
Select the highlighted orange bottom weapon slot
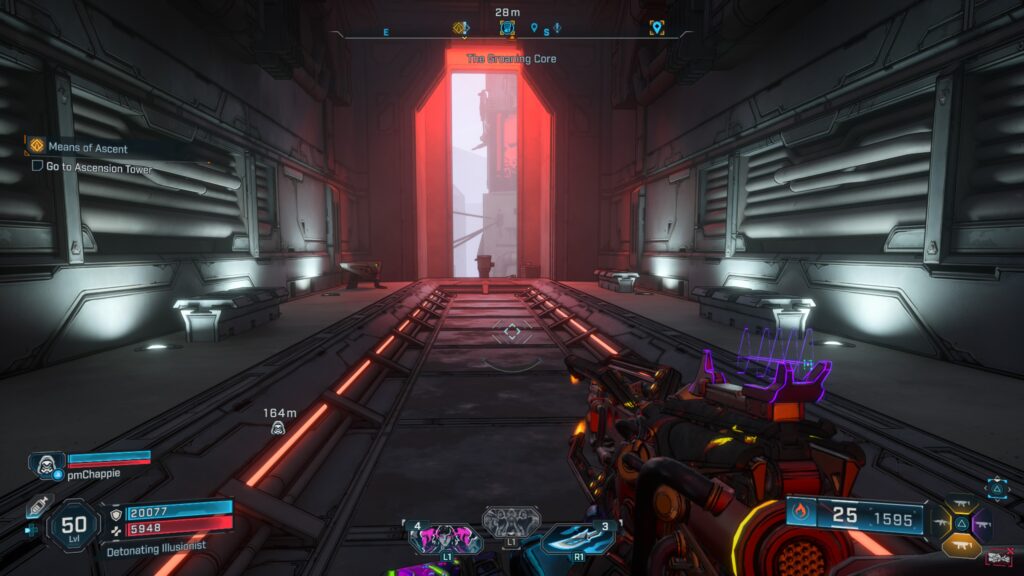point(960,543)
